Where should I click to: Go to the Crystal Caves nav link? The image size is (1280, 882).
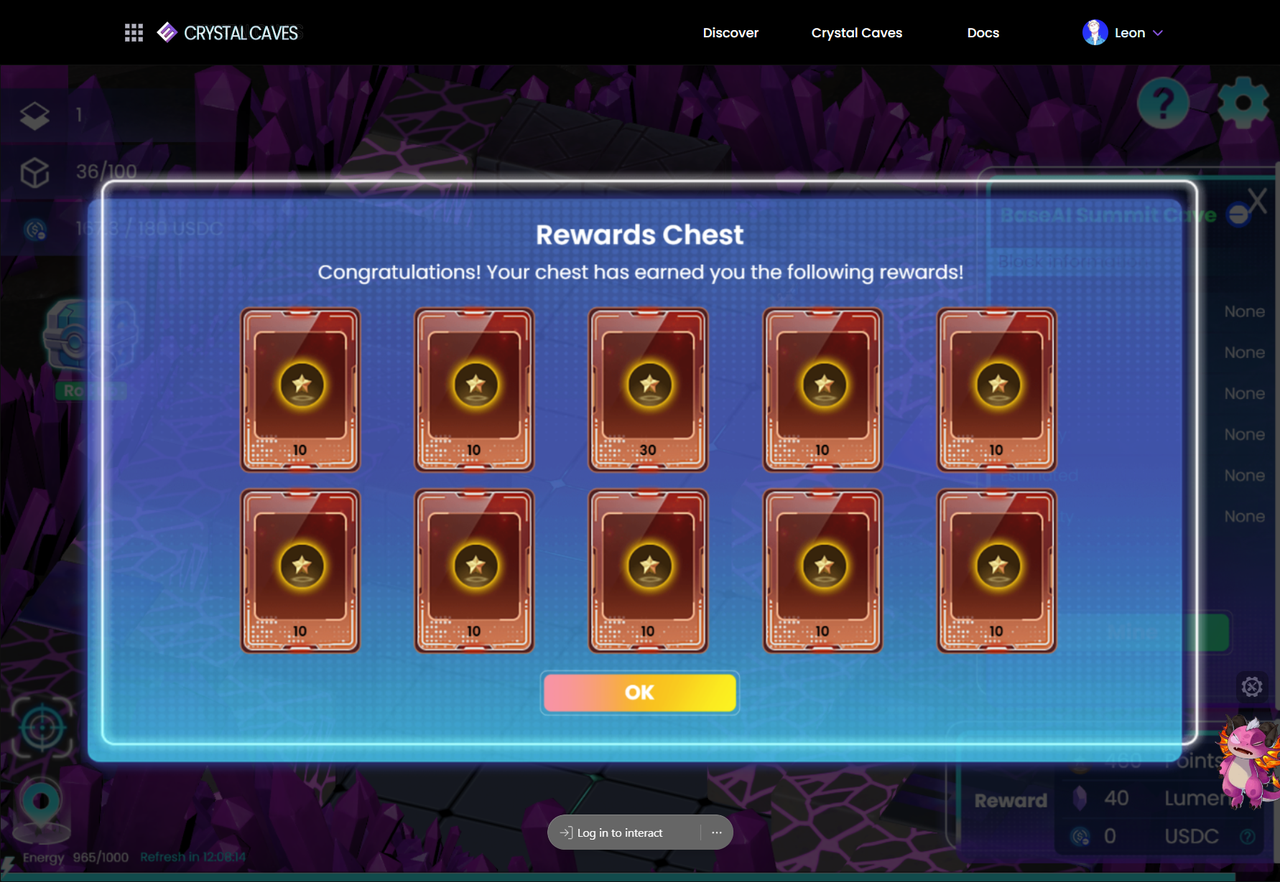click(856, 33)
